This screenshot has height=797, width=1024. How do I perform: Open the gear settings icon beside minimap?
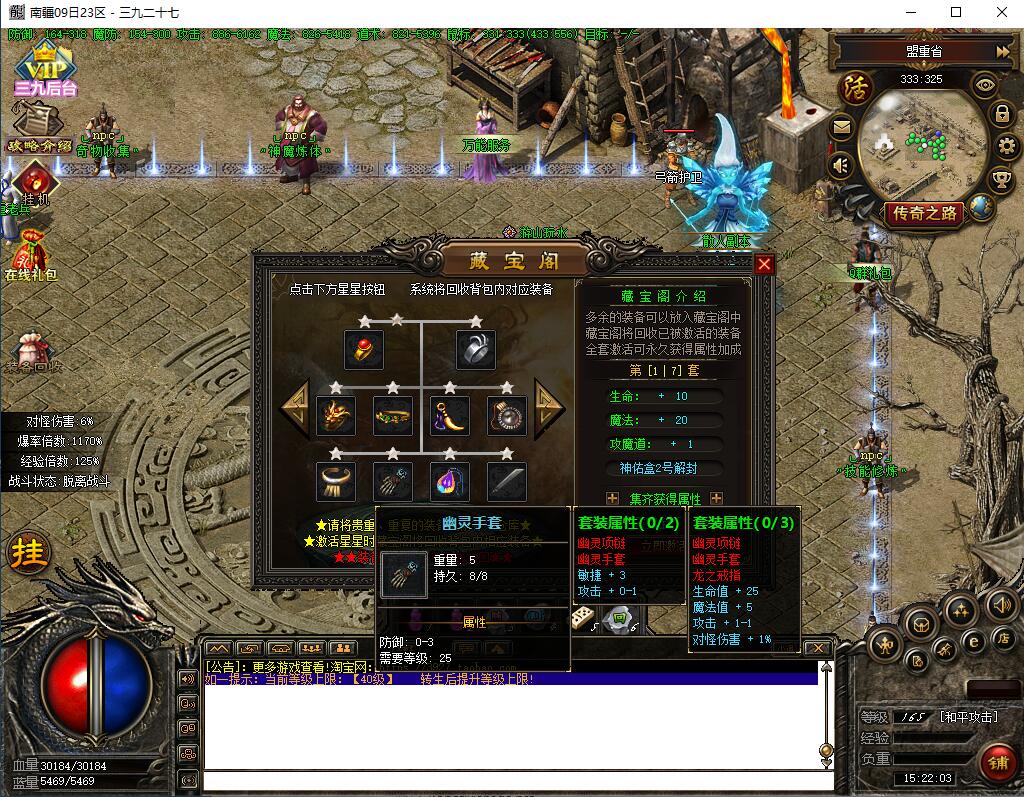(1005, 146)
